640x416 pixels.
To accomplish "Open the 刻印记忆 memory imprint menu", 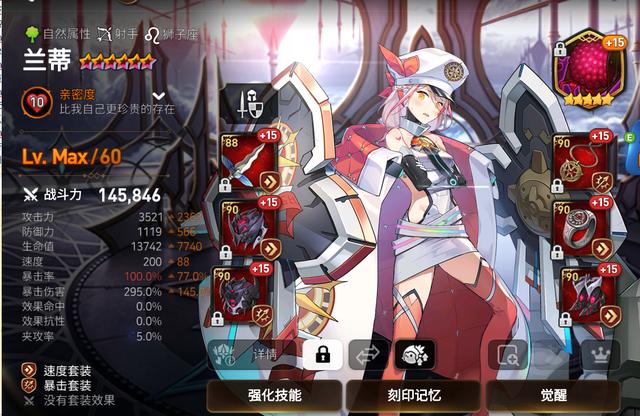I will point(413,395).
